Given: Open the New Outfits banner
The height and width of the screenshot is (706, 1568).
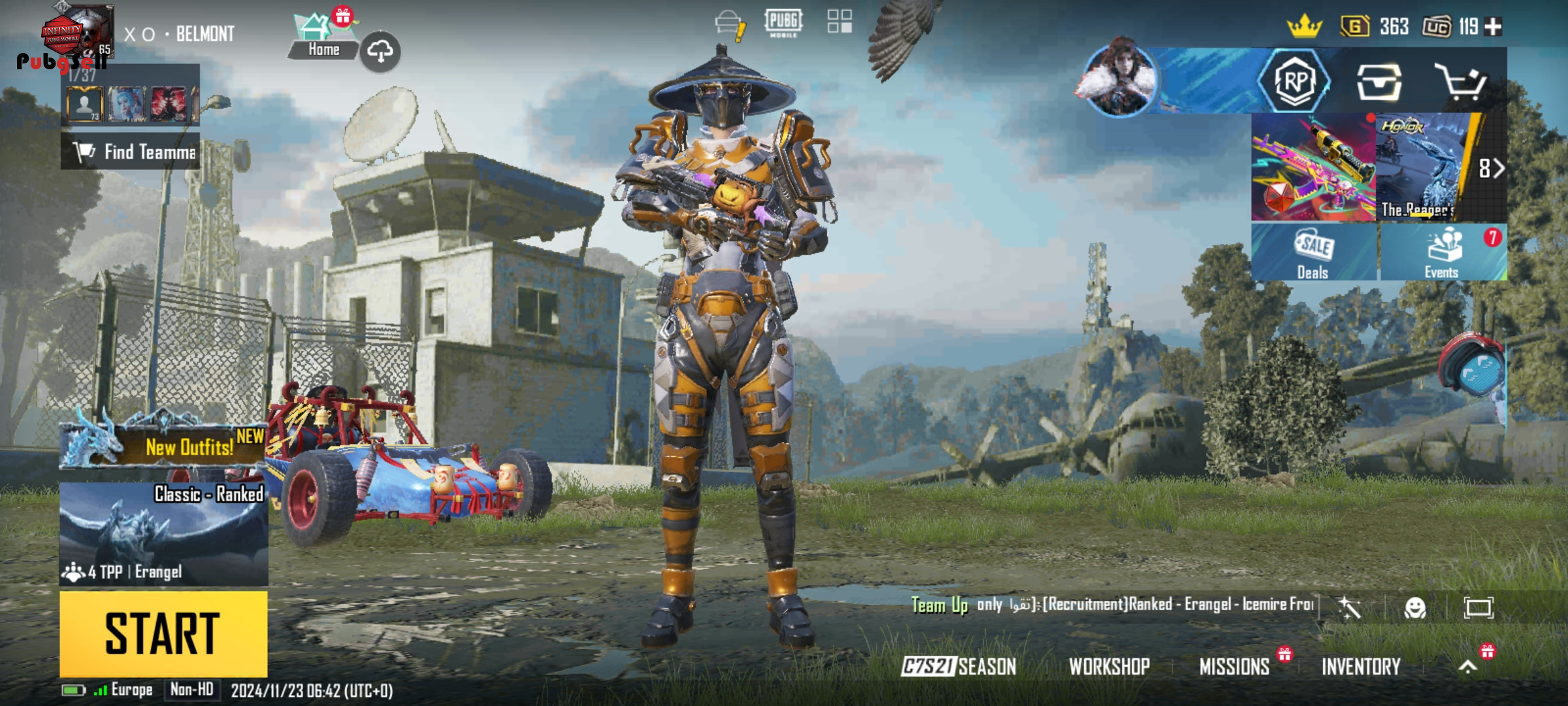Looking at the screenshot, I should pyautogui.click(x=163, y=446).
